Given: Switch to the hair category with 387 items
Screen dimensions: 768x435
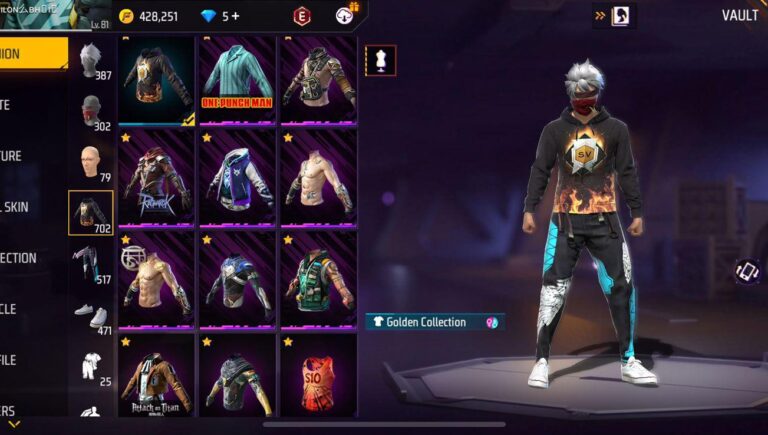Looking at the screenshot, I should click(92, 61).
